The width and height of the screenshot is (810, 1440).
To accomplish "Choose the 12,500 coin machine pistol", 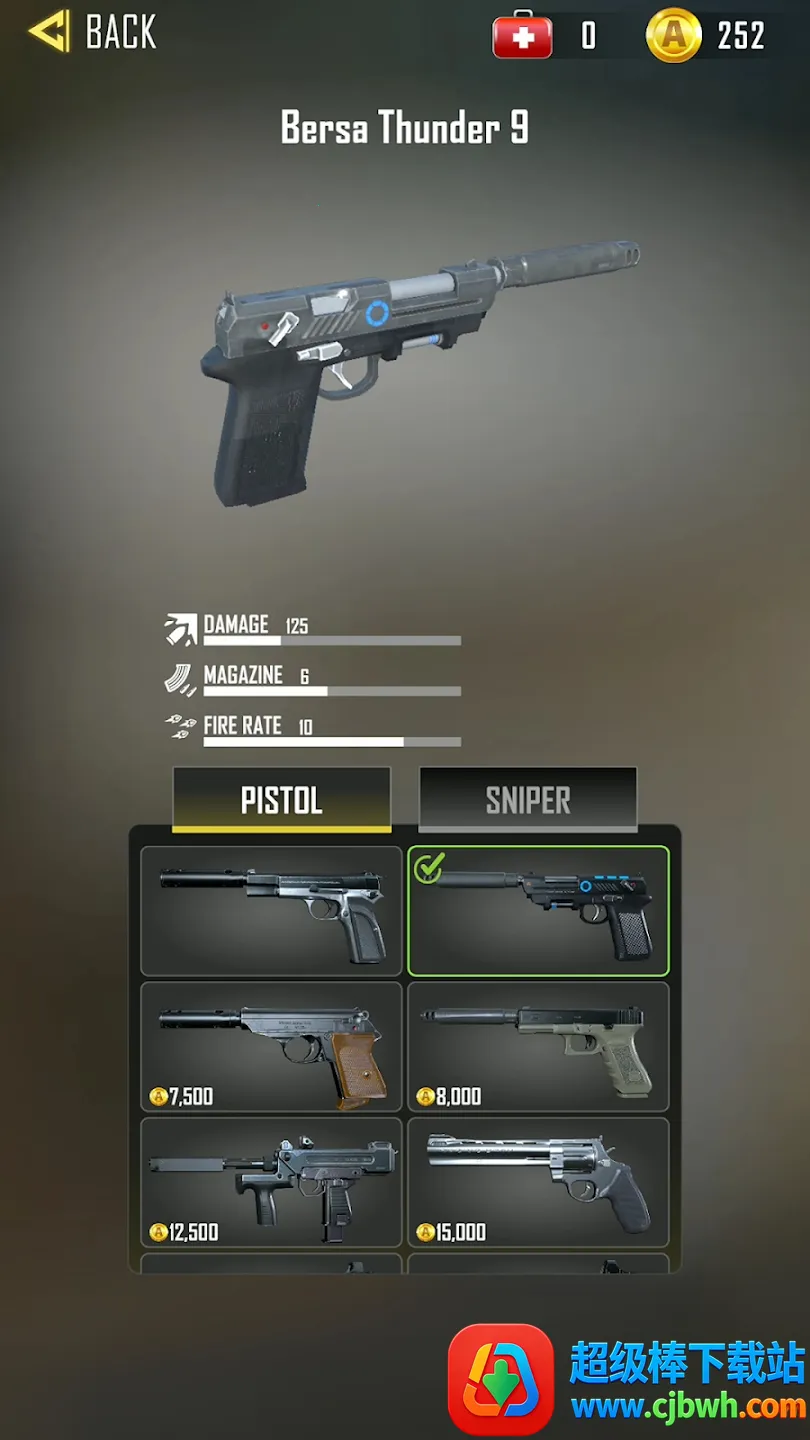I will [x=271, y=1182].
